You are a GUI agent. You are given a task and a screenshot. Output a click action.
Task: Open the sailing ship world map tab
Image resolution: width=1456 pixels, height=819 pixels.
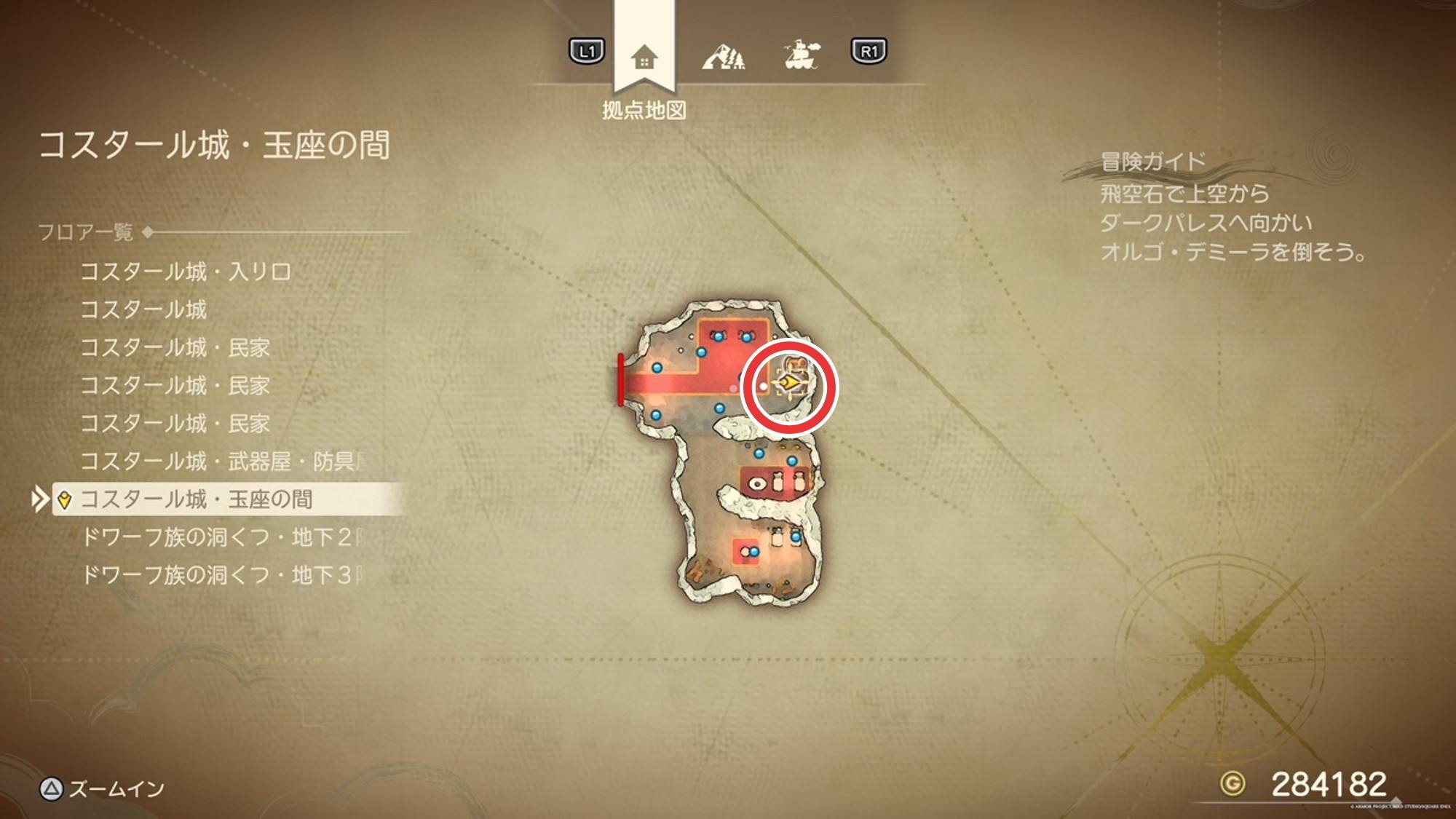click(x=801, y=54)
